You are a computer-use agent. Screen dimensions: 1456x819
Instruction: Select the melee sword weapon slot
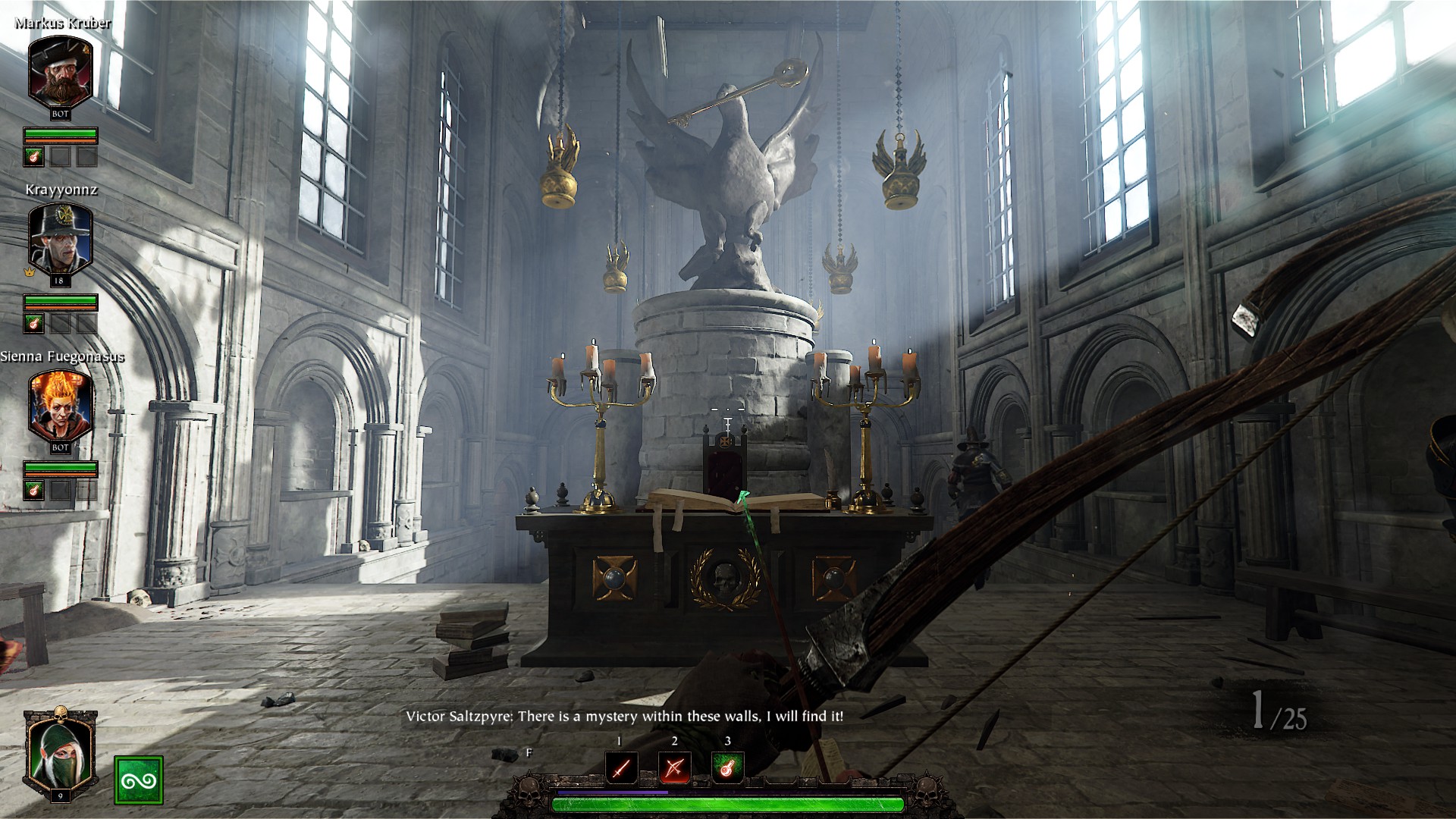tap(621, 769)
